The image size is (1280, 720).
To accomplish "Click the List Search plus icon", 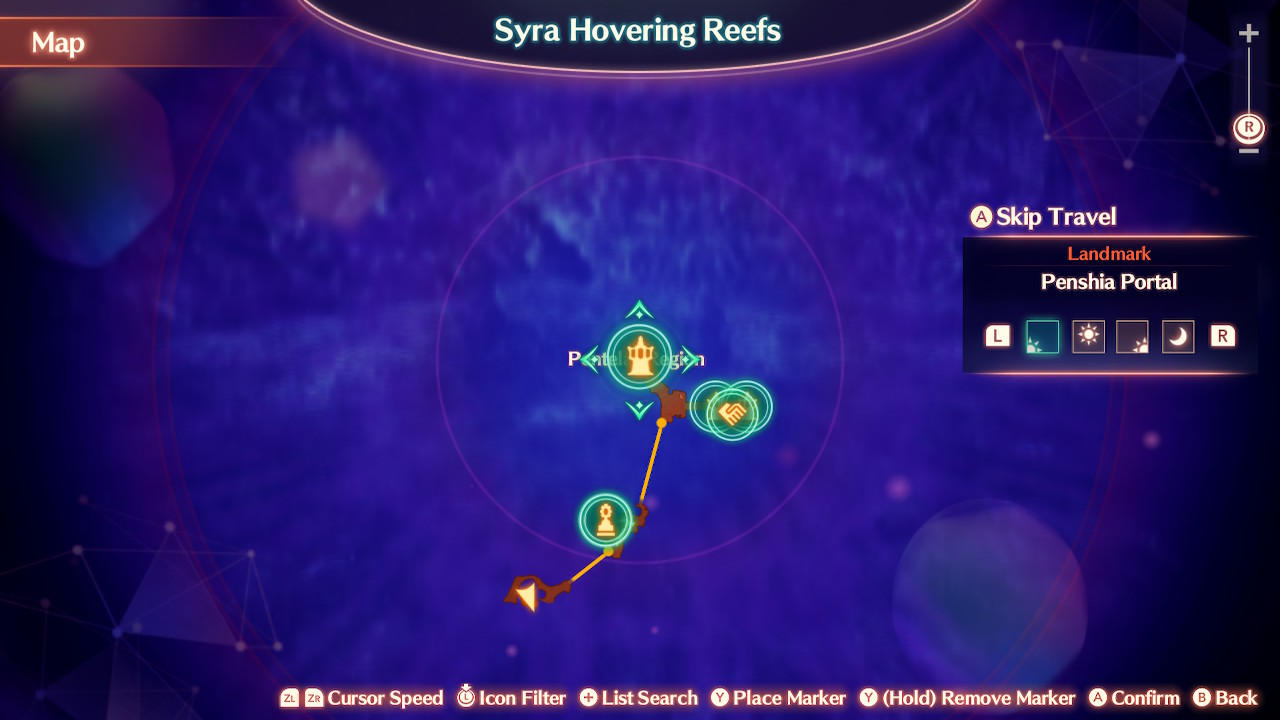I will point(588,697).
